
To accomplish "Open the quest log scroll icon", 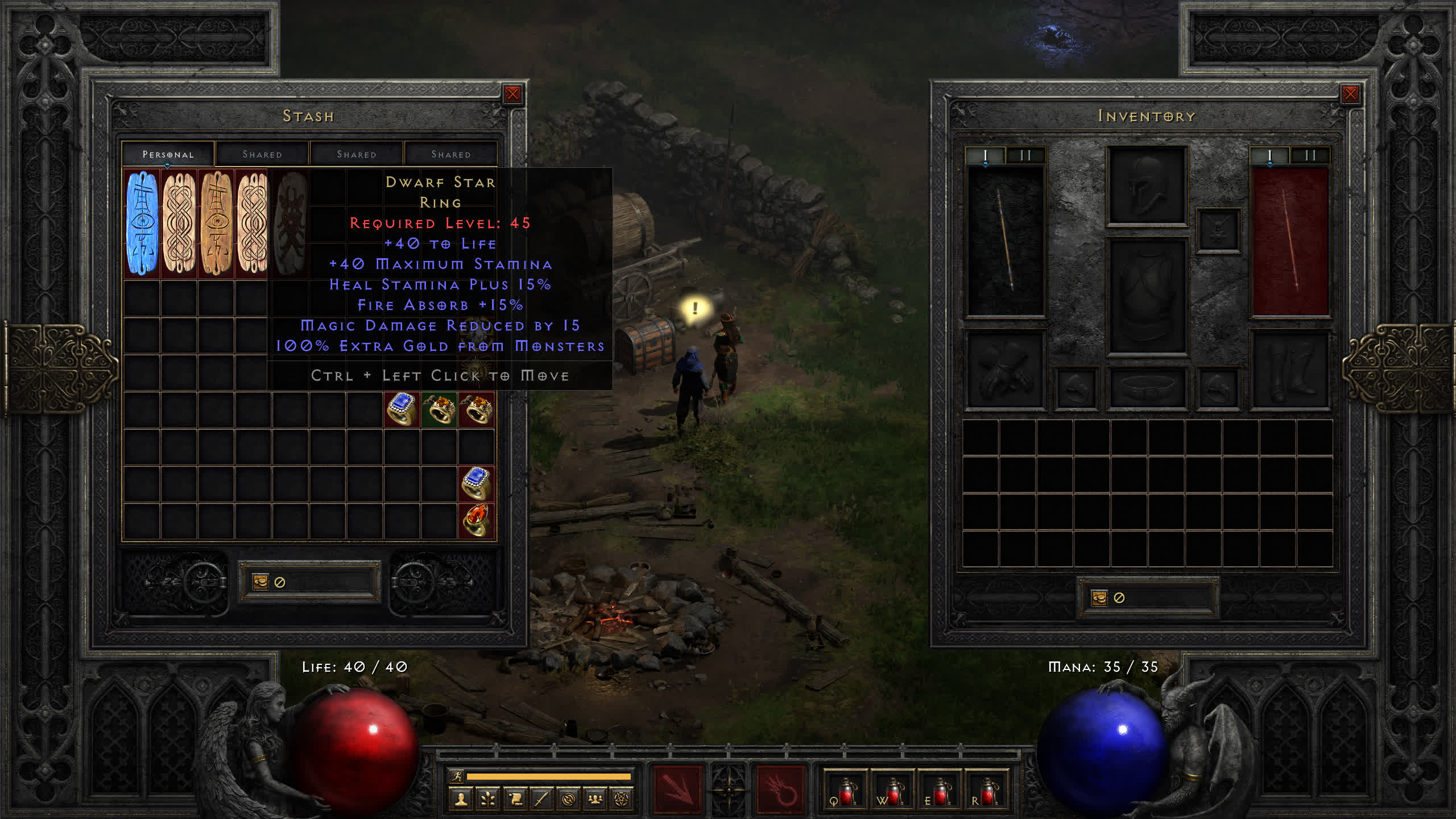I will (515, 800).
